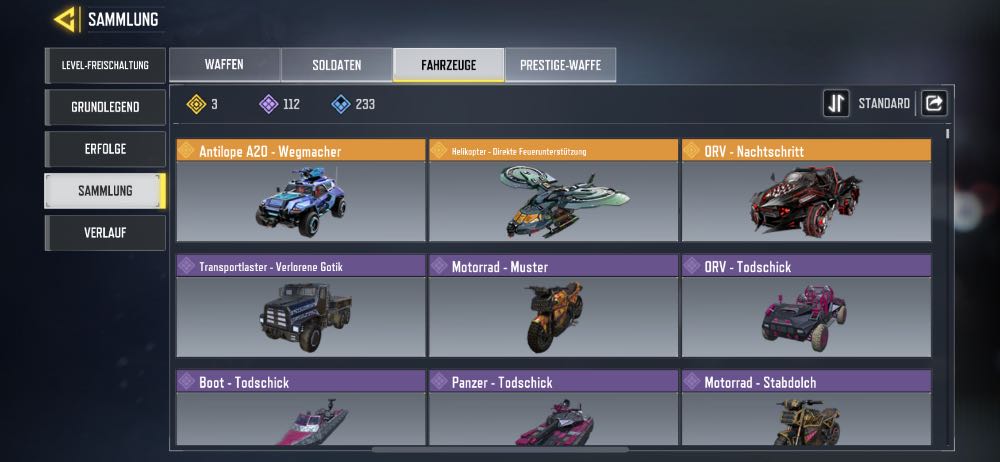The image size is (1000, 462).
Task: Select the Motorrad - Stabdolch card
Action: coord(806,408)
